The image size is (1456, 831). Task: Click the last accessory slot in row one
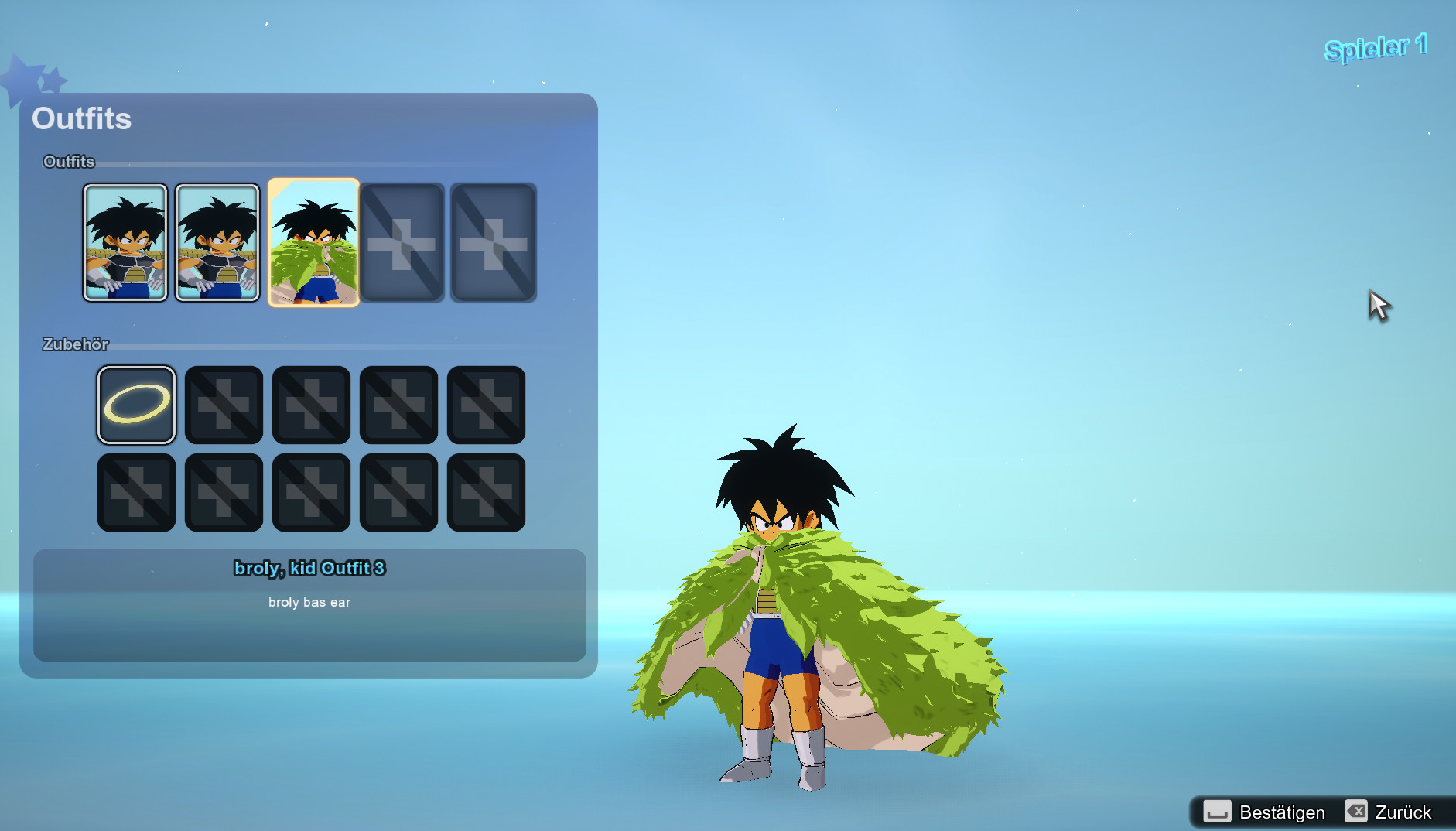pos(486,405)
